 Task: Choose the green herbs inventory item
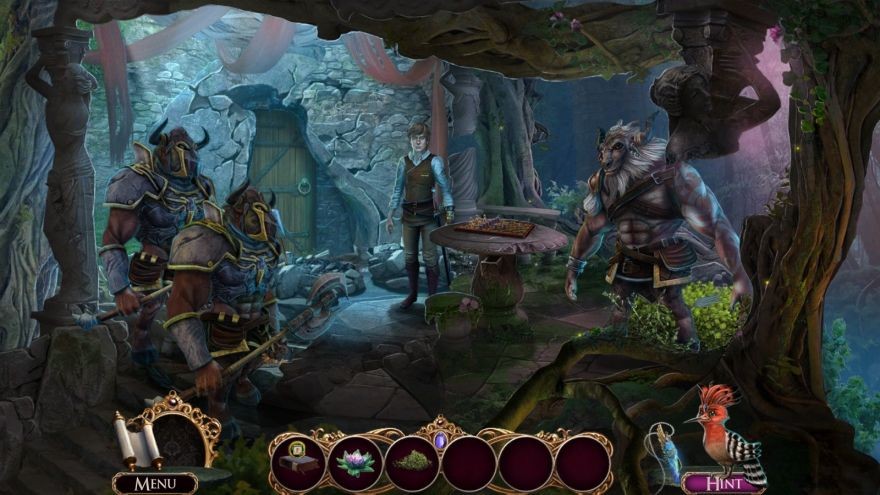pyautogui.click(x=413, y=462)
